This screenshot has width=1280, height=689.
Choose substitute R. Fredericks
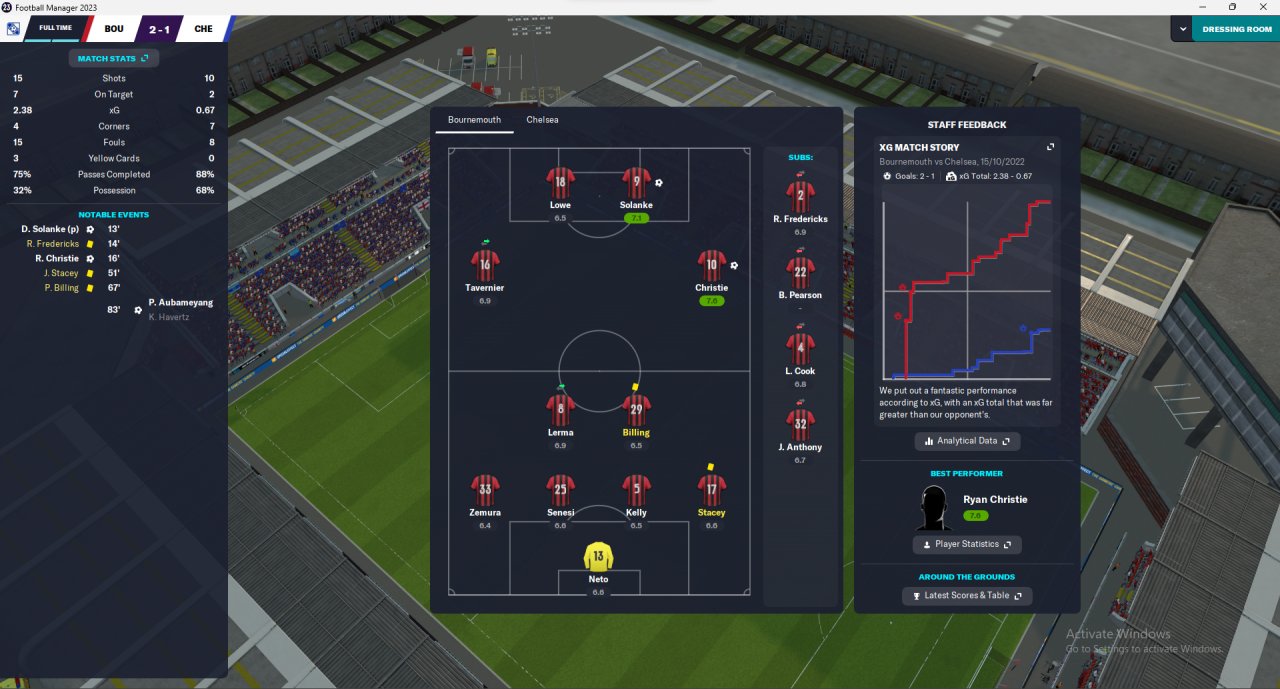[800, 196]
